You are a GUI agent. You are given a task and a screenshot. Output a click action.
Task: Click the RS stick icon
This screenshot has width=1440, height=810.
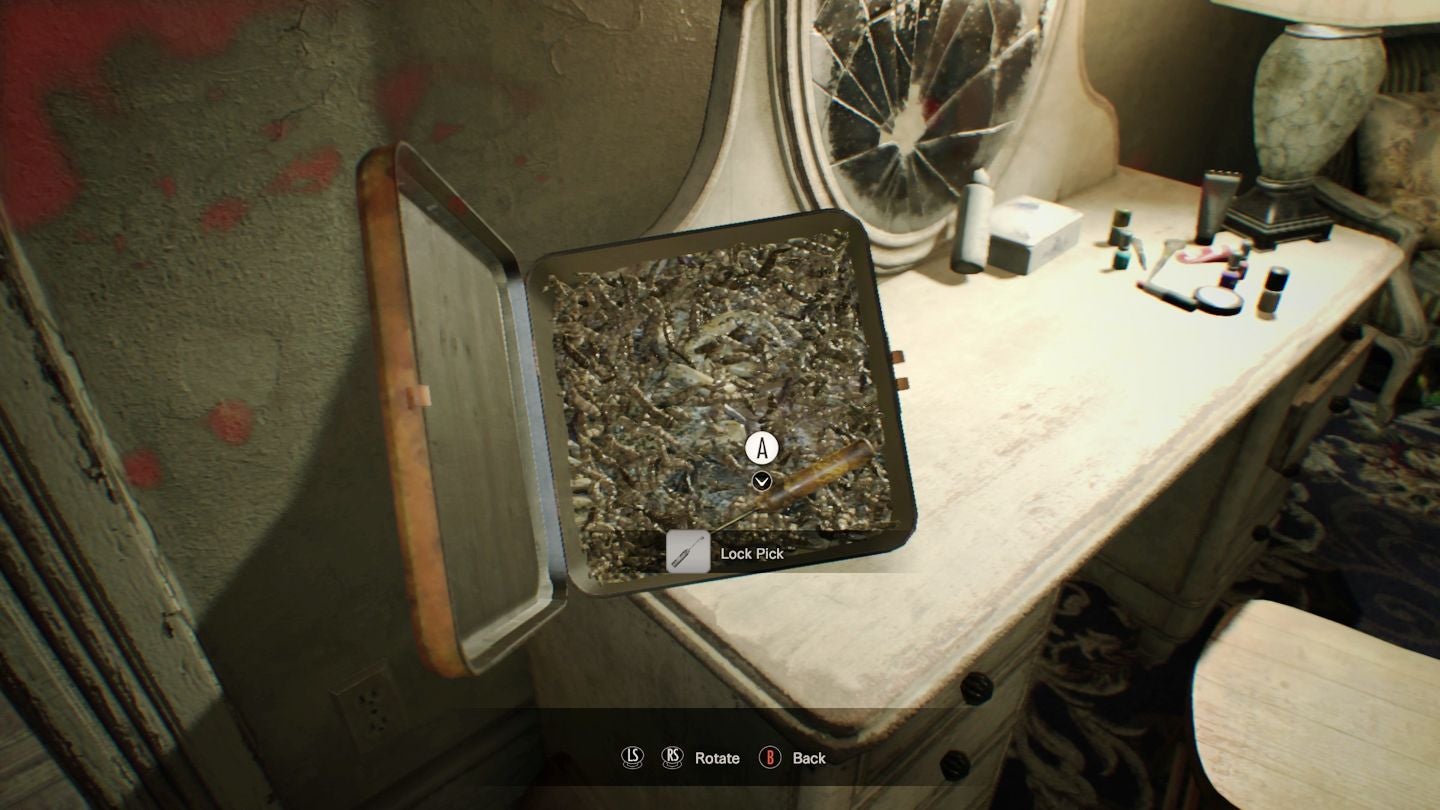coord(671,759)
